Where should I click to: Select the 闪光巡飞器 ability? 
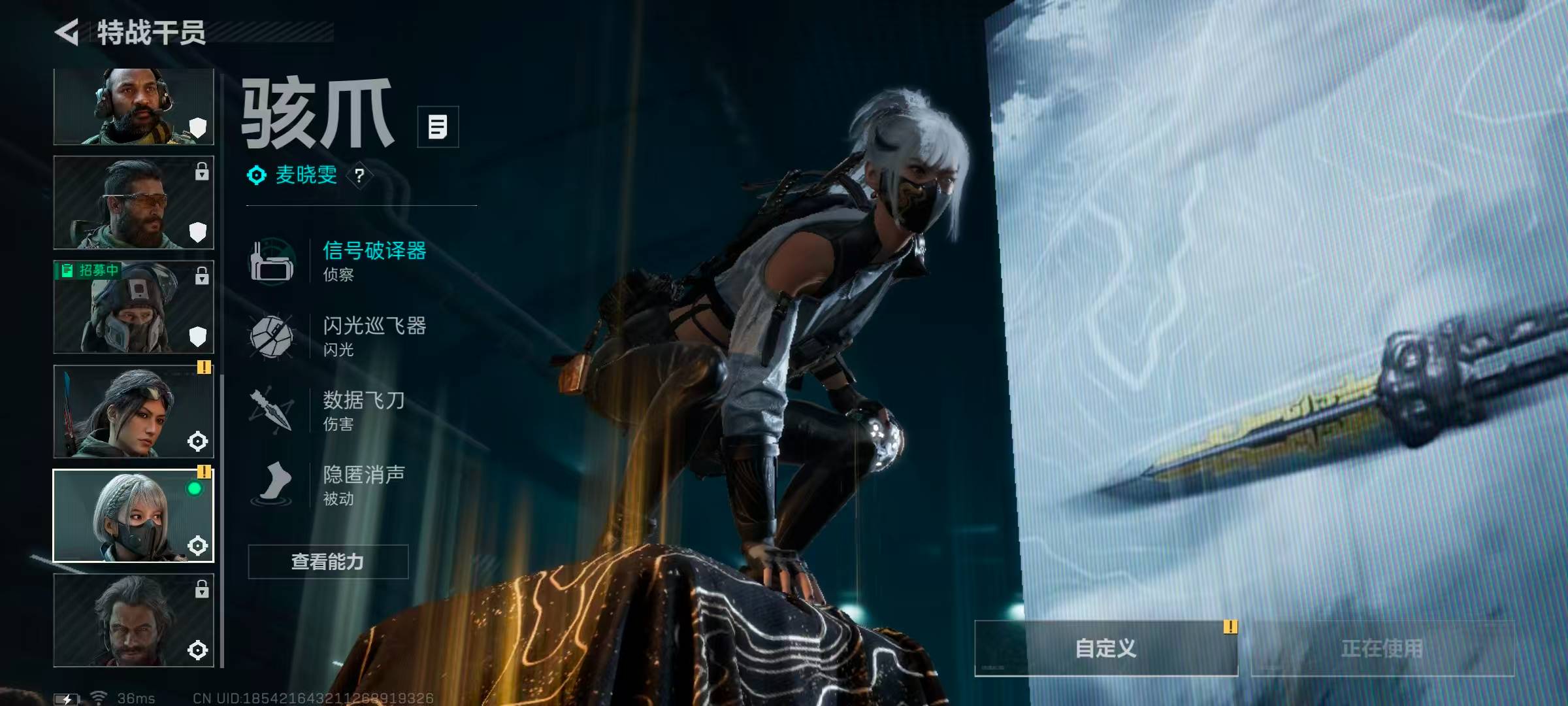pos(374,335)
